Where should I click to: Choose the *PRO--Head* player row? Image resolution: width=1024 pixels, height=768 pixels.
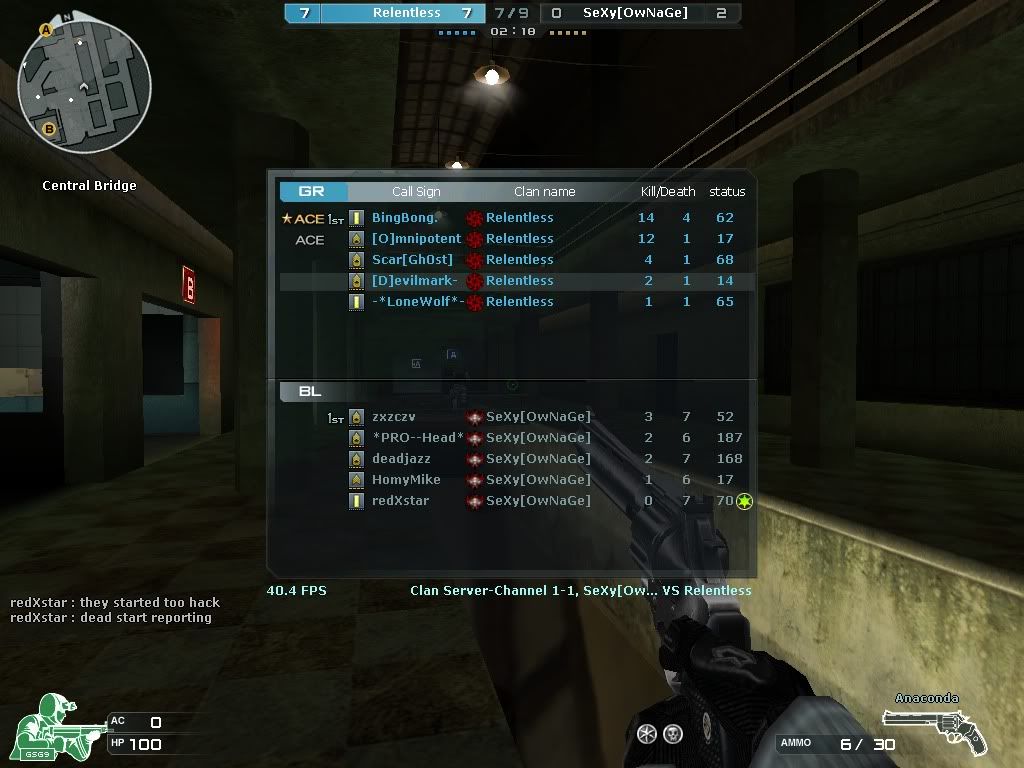pos(512,438)
